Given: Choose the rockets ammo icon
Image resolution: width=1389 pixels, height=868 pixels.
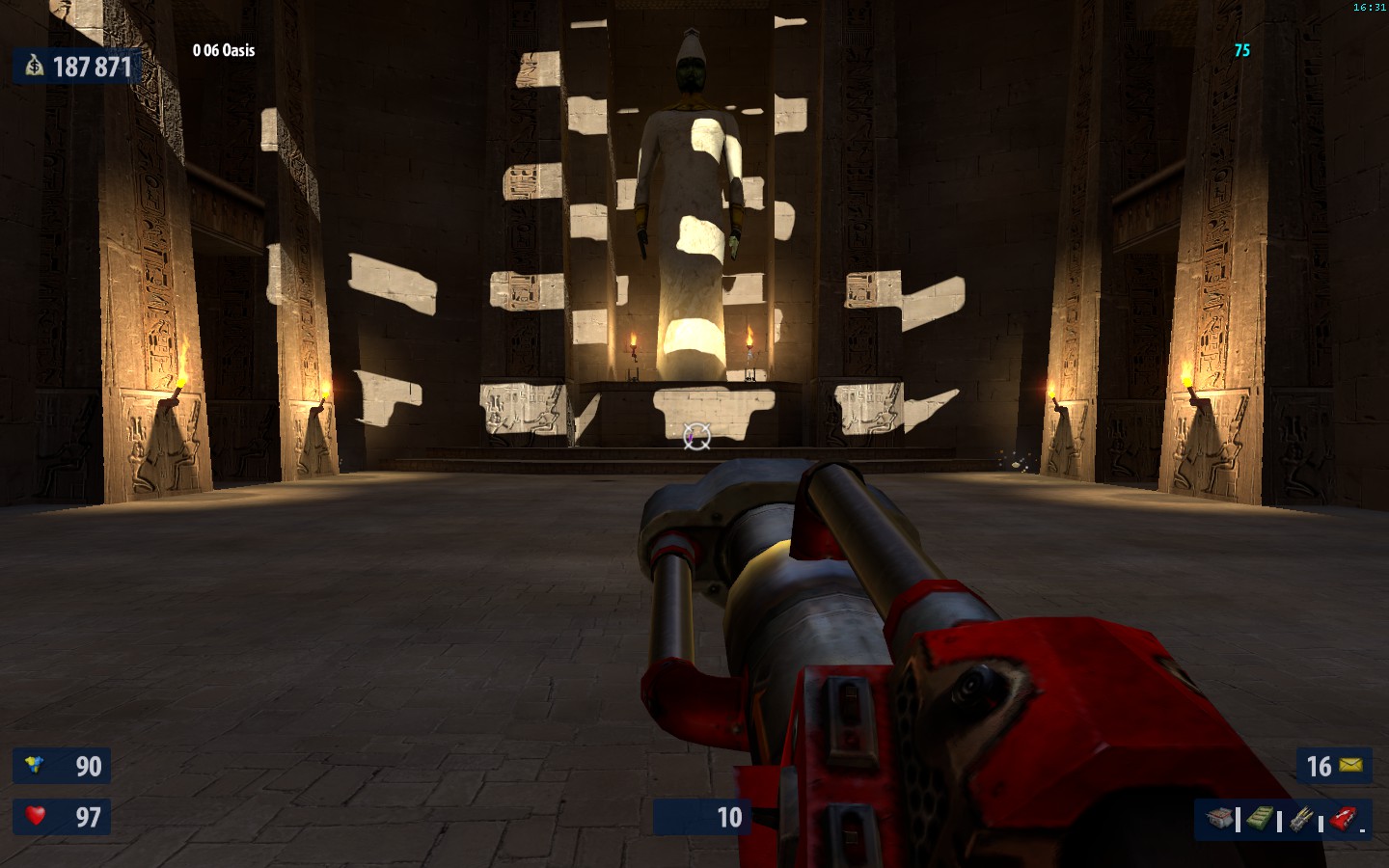Looking at the screenshot, I should tap(1301, 820).
